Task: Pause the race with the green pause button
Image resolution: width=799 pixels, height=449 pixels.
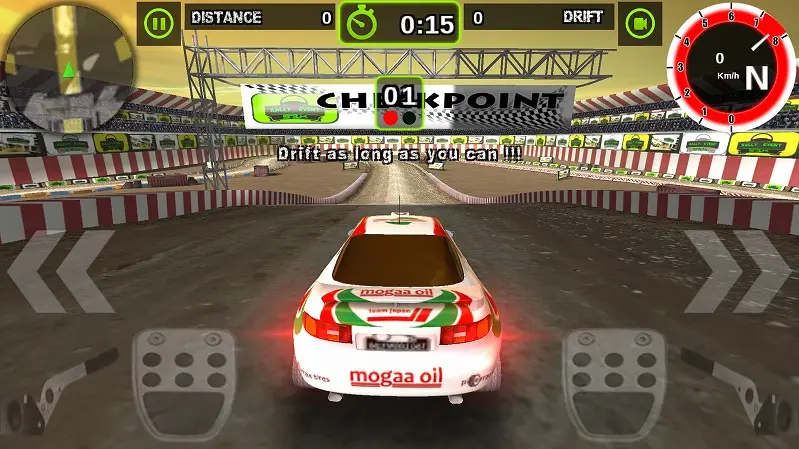Action: pyautogui.click(x=158, y=21)
